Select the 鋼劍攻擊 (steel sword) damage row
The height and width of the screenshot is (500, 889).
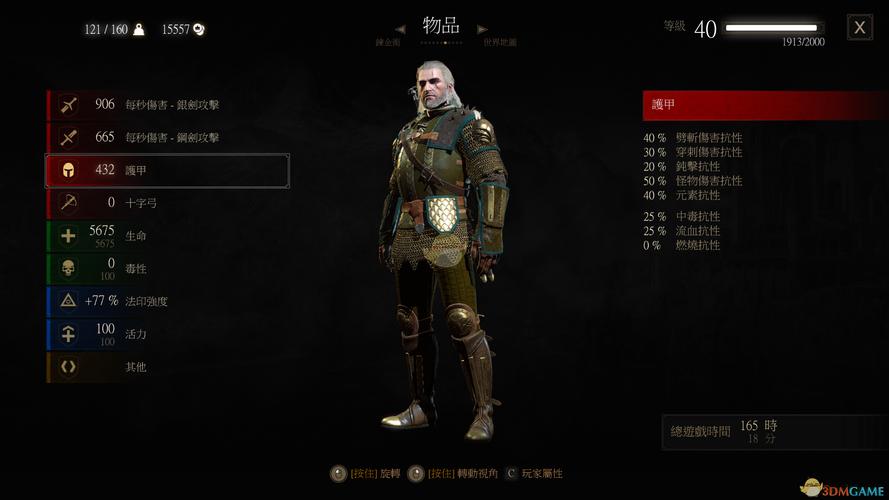pos(167,137)
